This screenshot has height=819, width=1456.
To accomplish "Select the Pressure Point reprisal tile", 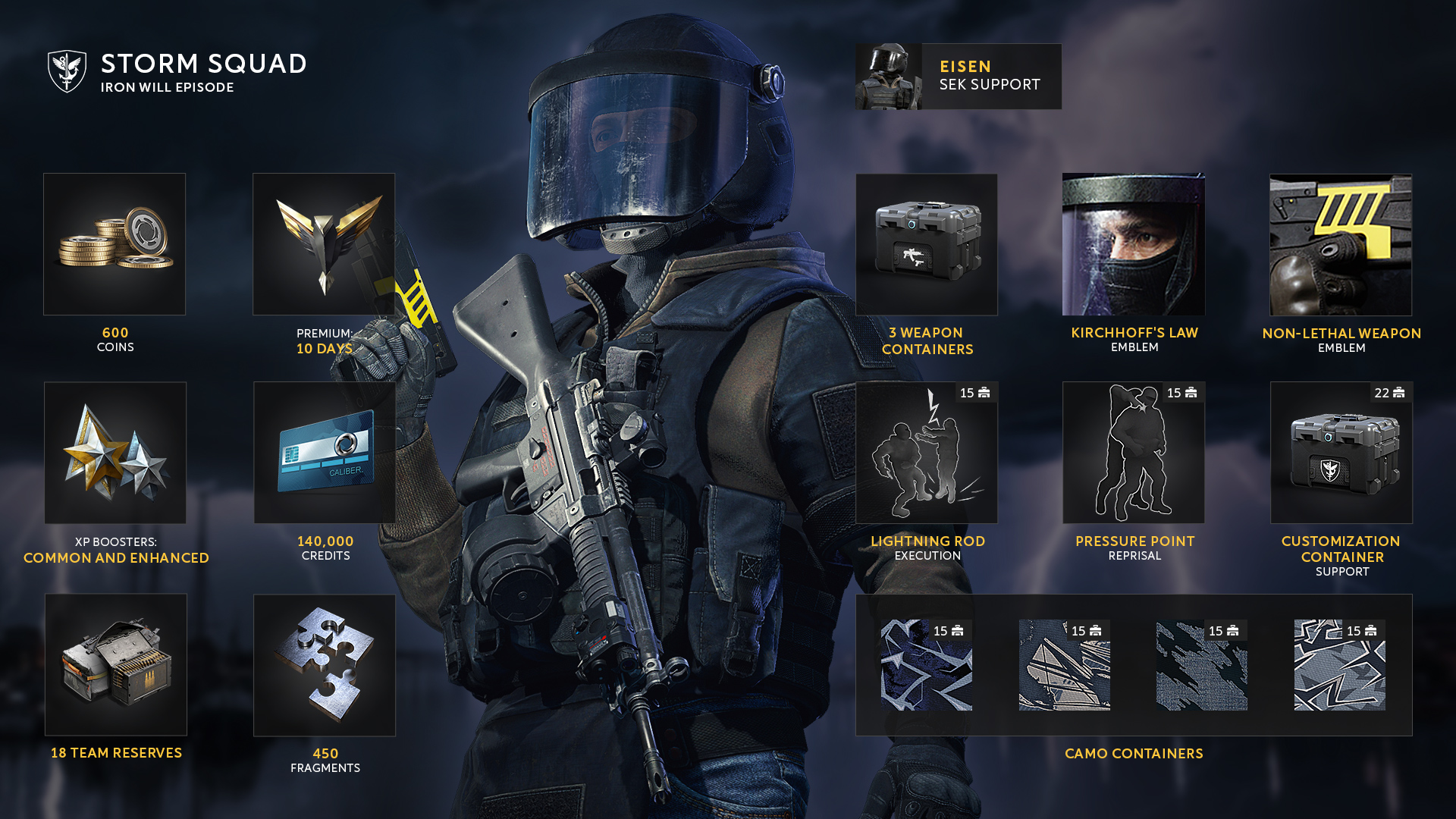I will tap(1134, 453).
